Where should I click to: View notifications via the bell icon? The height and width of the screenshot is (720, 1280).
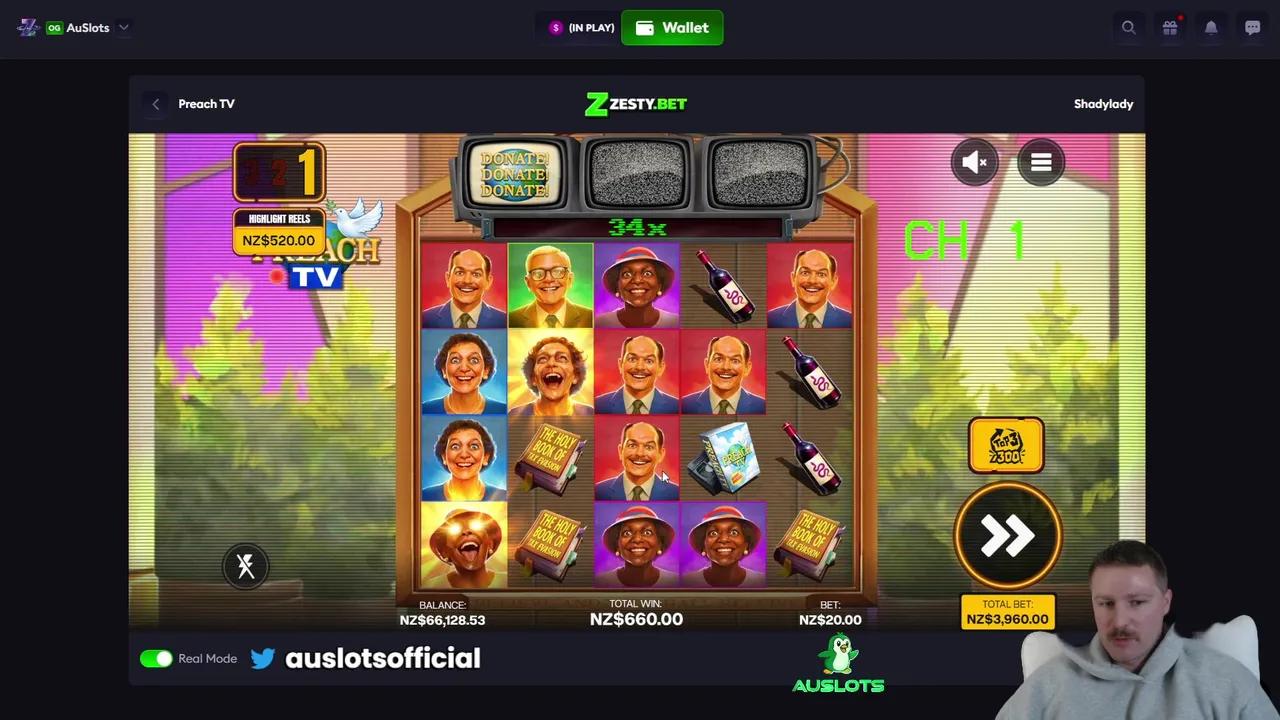1211,27
